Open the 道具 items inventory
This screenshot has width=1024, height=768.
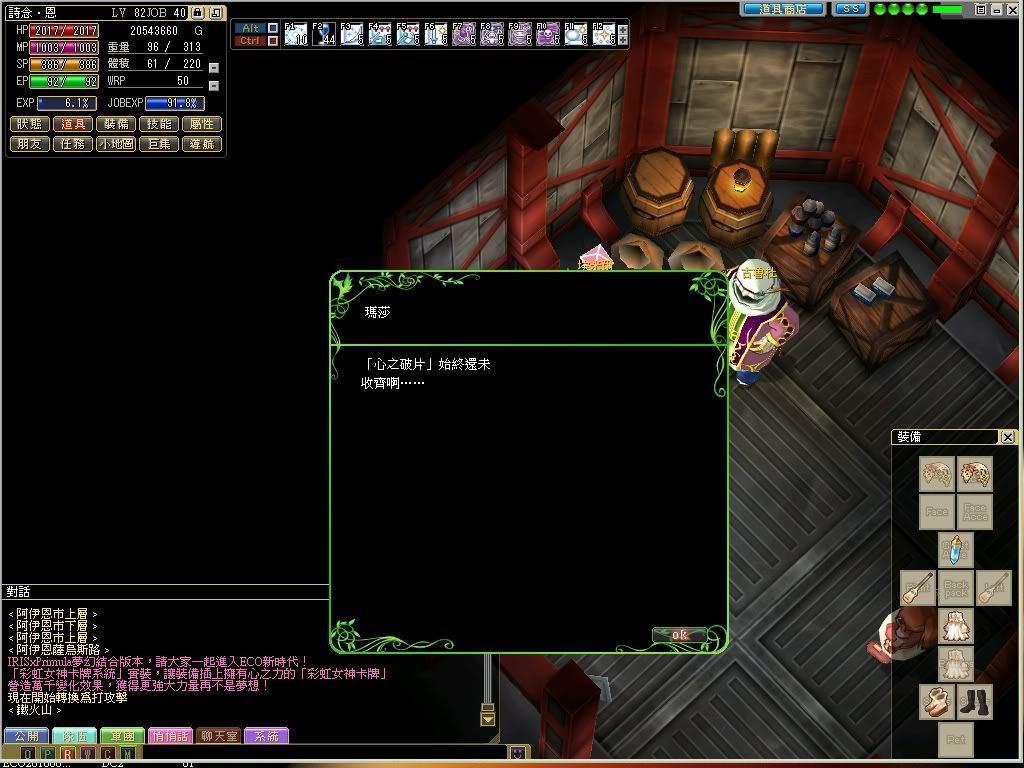73,124
